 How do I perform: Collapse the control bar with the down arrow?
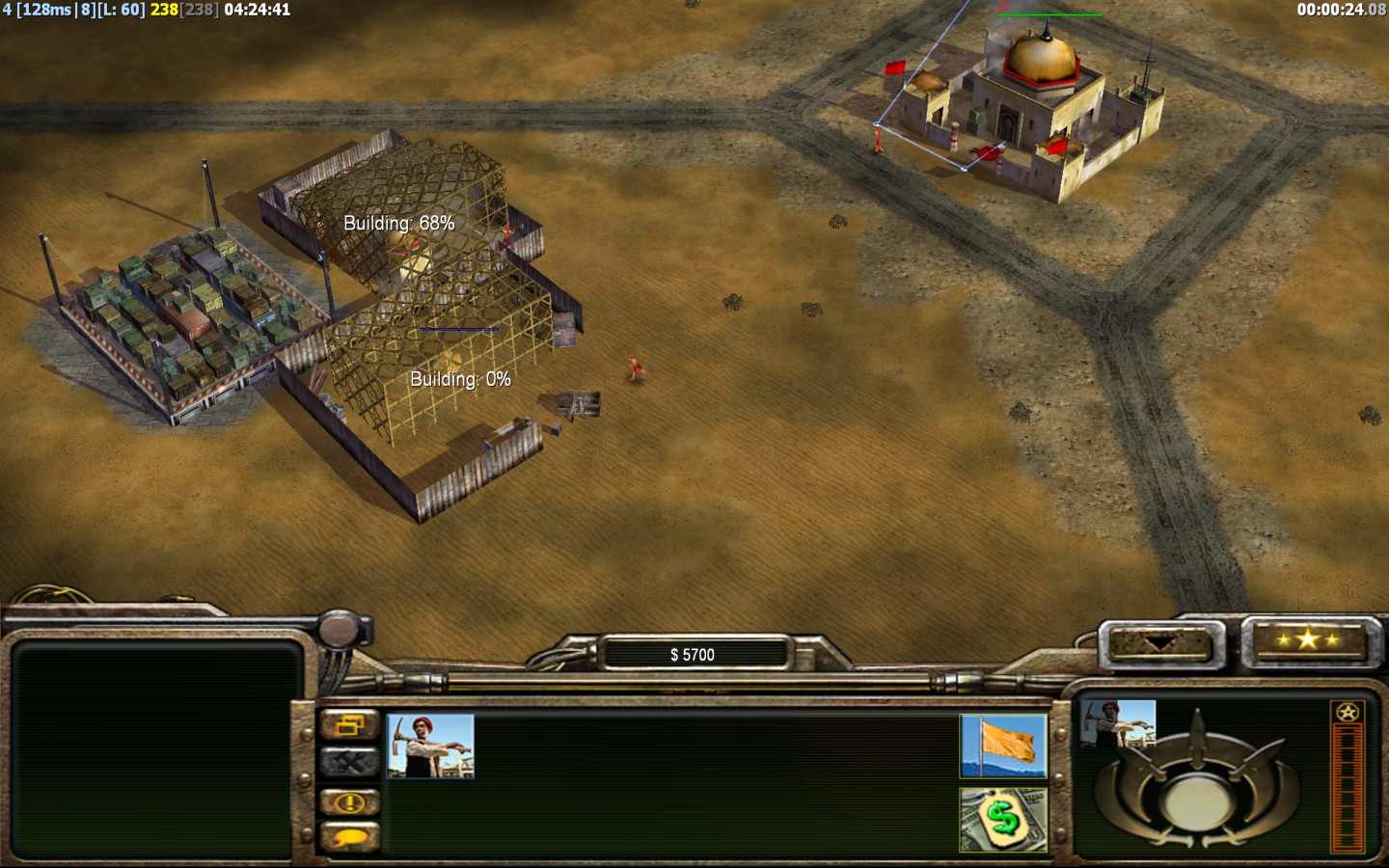tap(1159, 643)
